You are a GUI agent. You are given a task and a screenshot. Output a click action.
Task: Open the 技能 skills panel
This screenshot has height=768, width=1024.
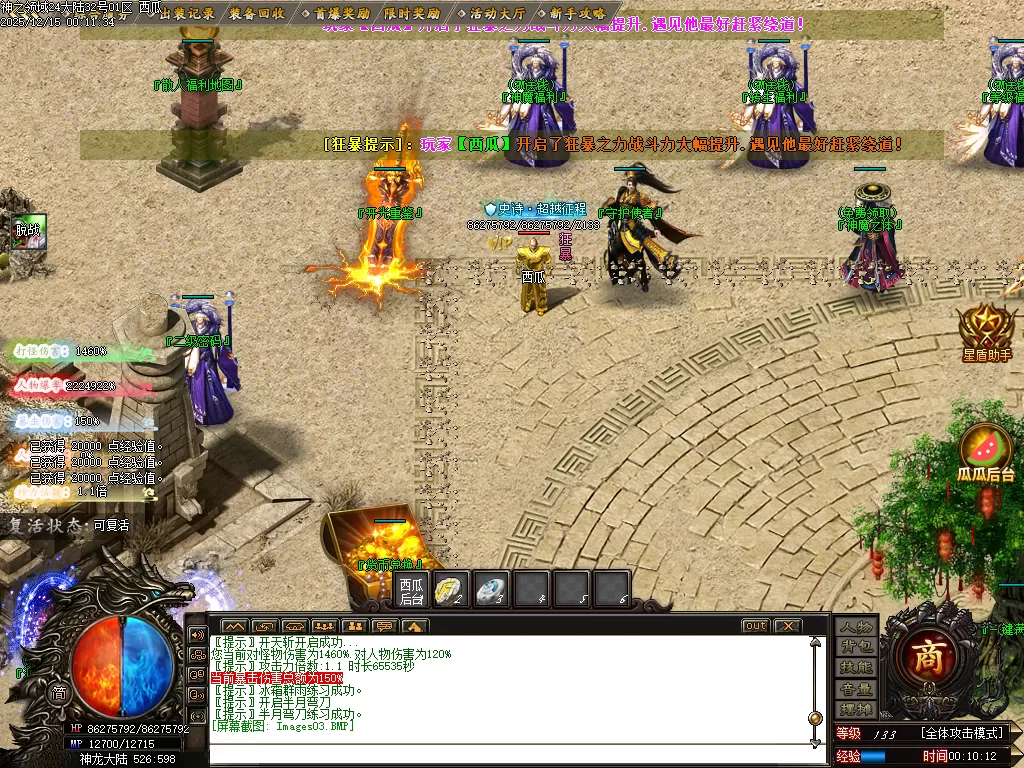[x=856, y=668]
